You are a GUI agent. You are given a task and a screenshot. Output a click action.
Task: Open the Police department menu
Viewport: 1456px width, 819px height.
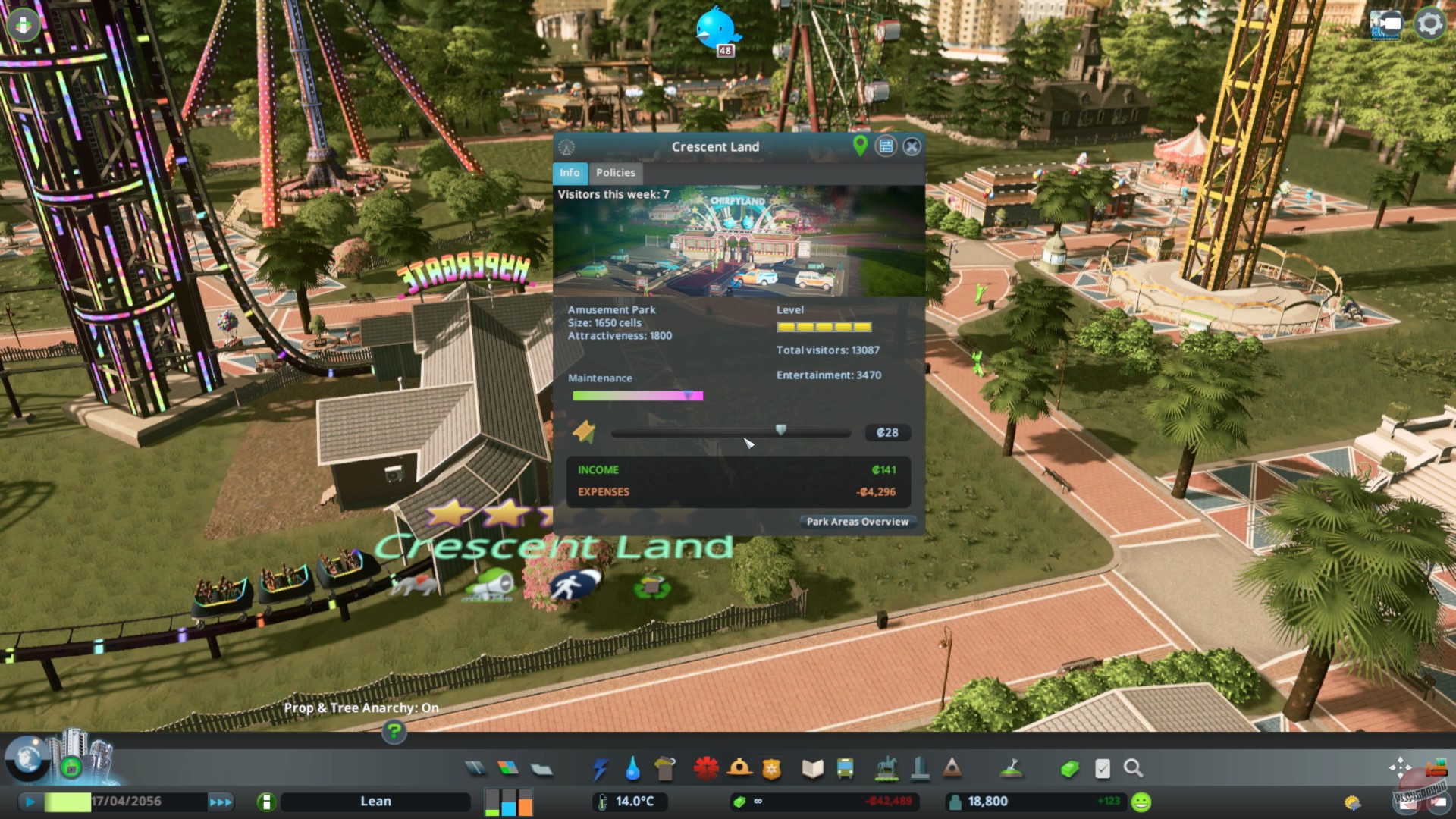(772, 769)
